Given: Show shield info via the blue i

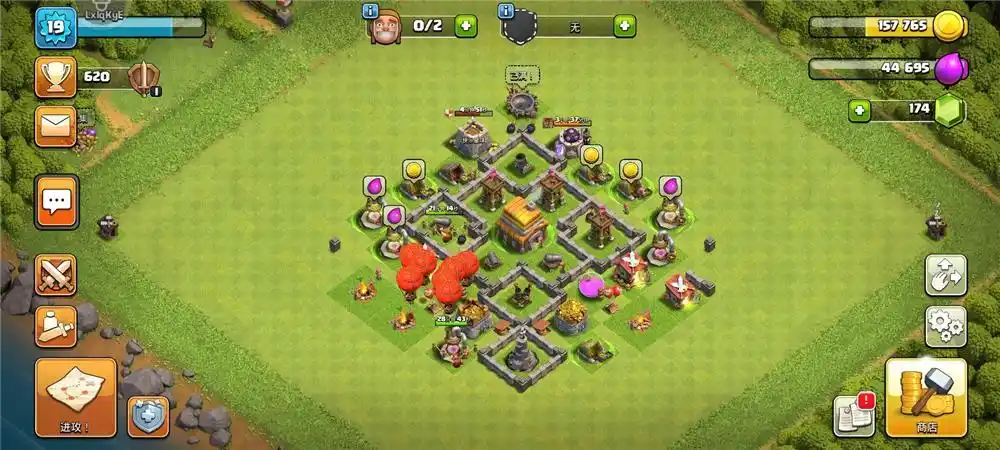Looking at the screenshot, I should pos(506,11).
